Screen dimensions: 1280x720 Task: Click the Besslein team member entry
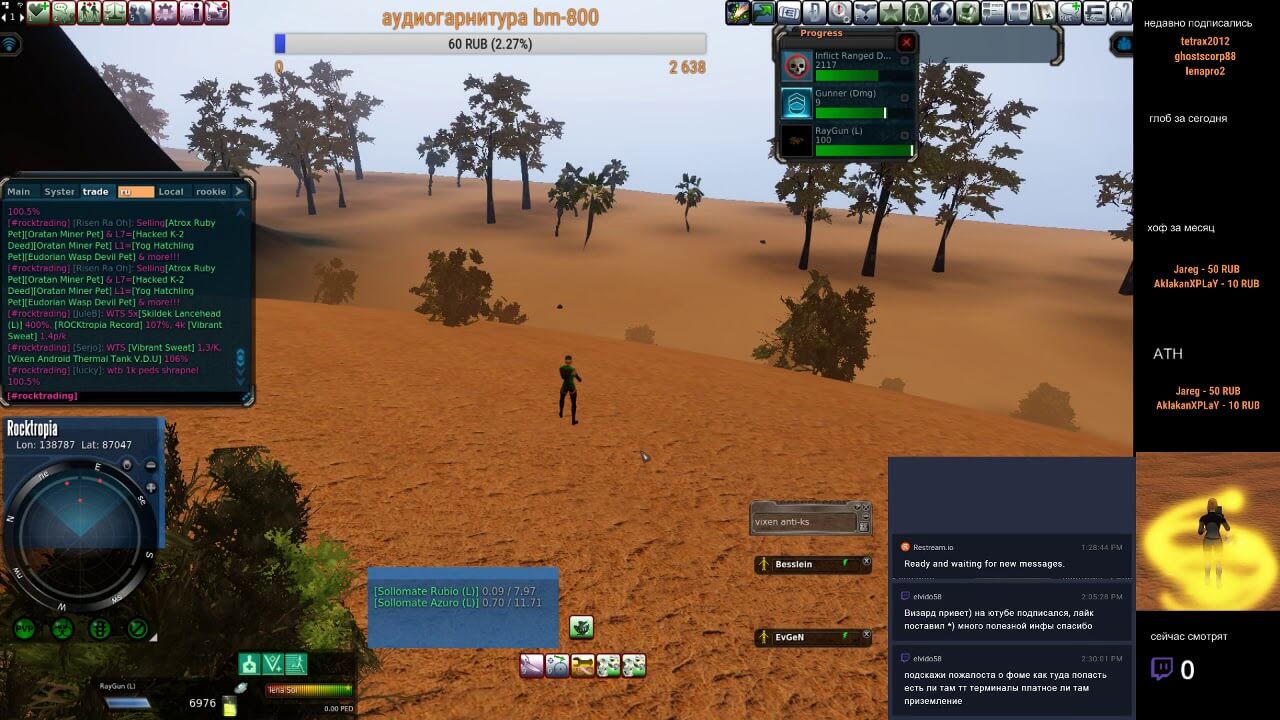[810, 565]
